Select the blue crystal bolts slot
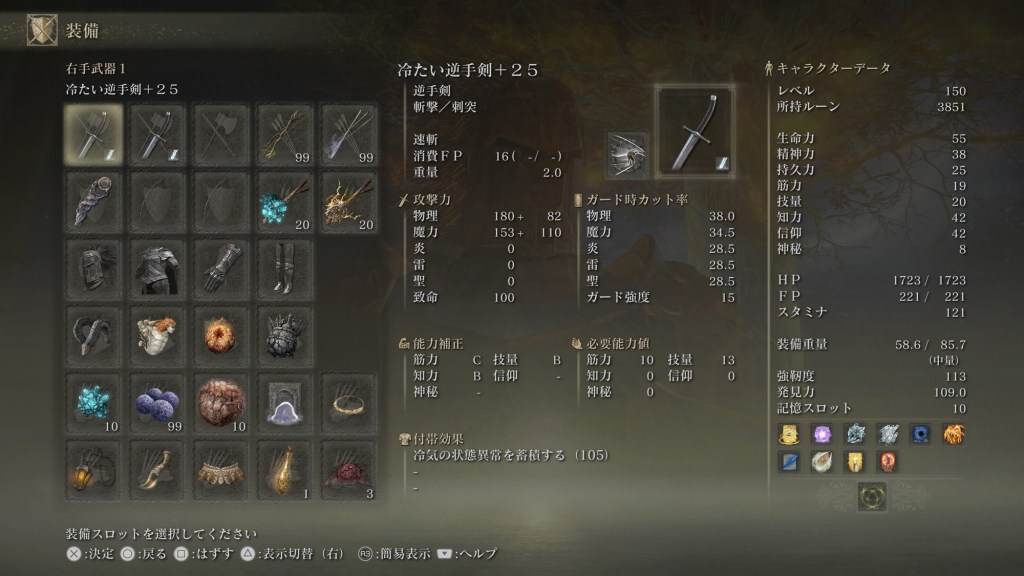 coord(285,199)
